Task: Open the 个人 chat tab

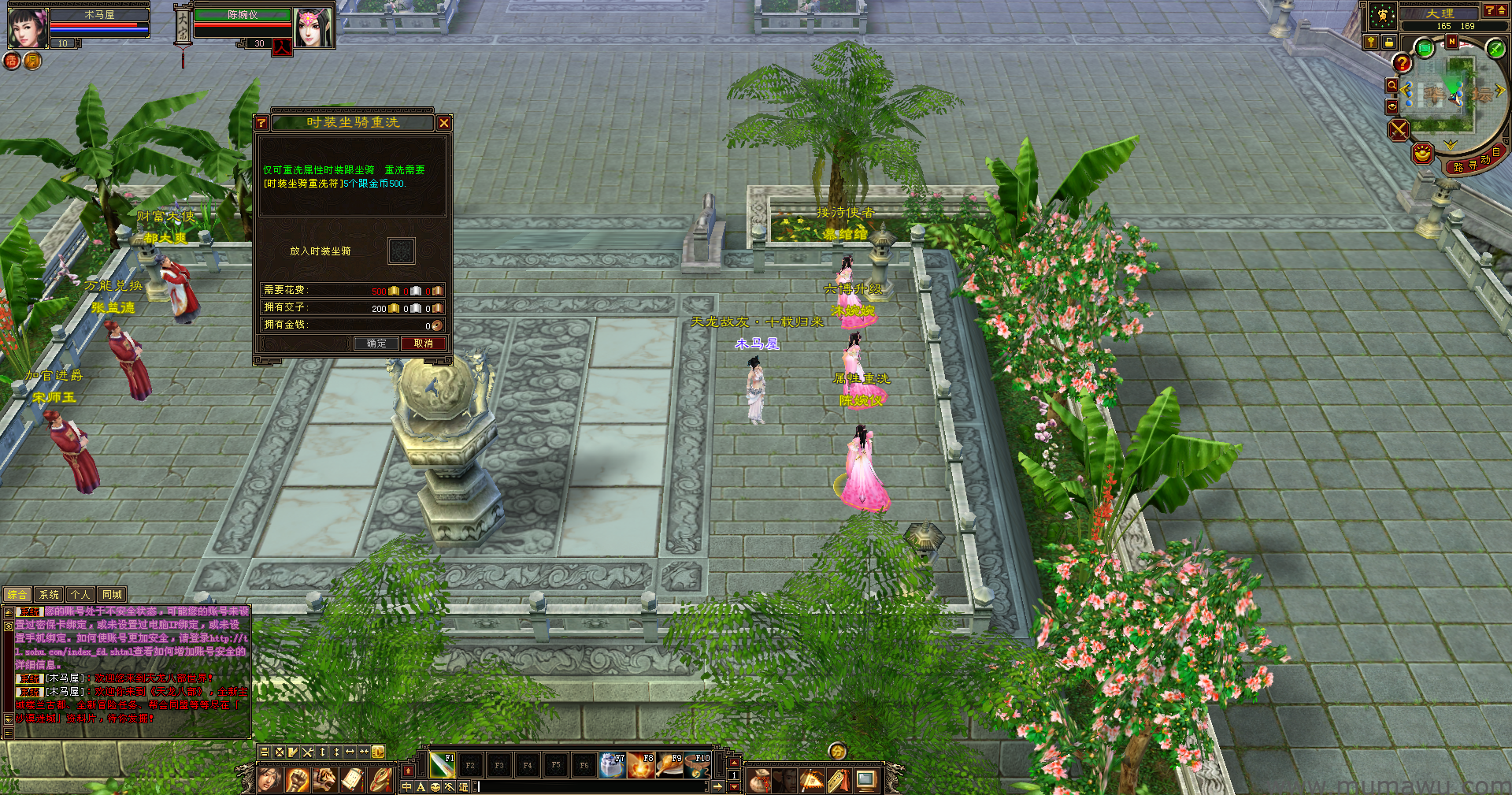Action: click(80, 595)
